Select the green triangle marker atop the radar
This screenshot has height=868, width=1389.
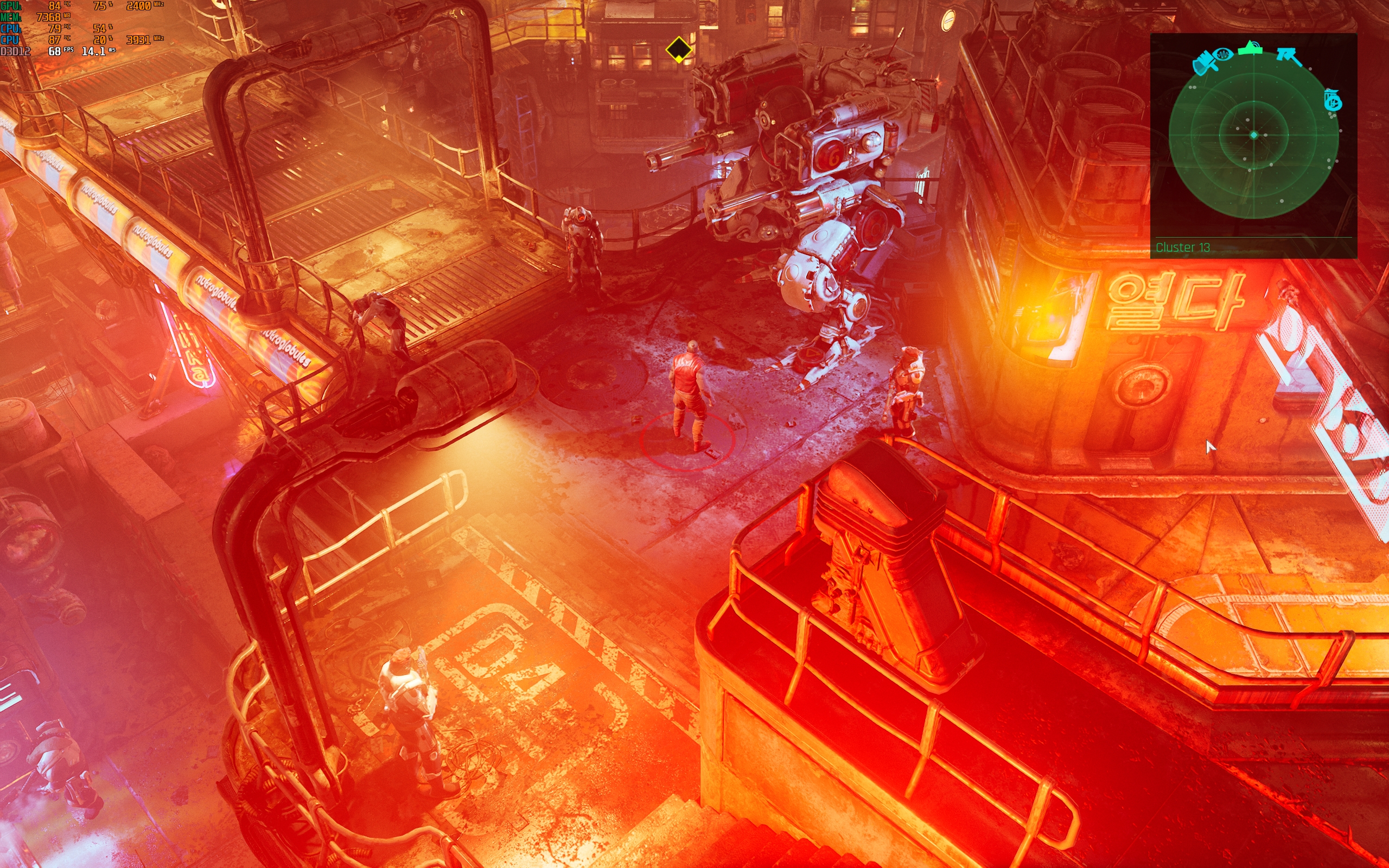point(1251,48)
